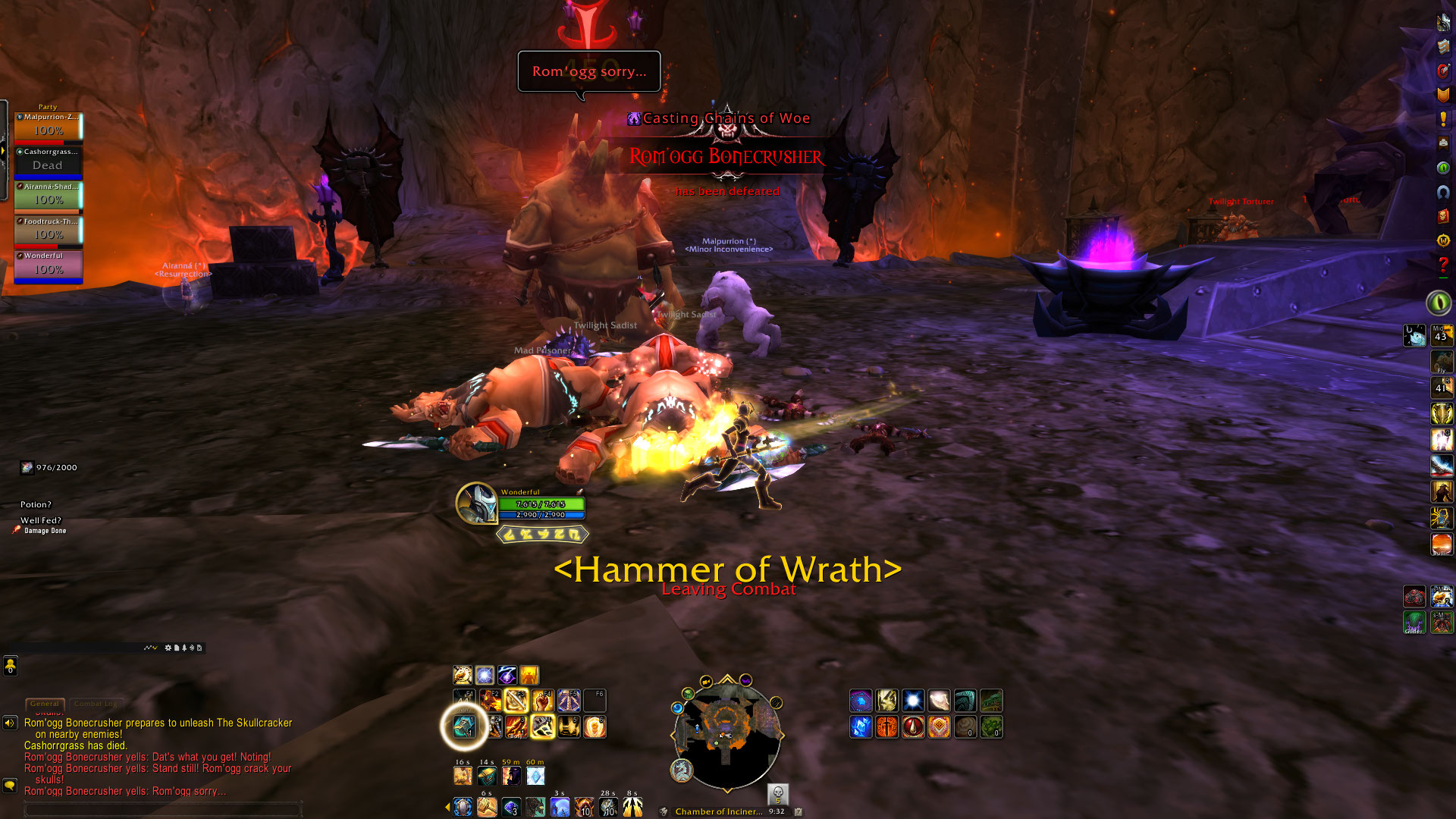
Task: Use the red blood drop ability
Action: tap(913, 726)
